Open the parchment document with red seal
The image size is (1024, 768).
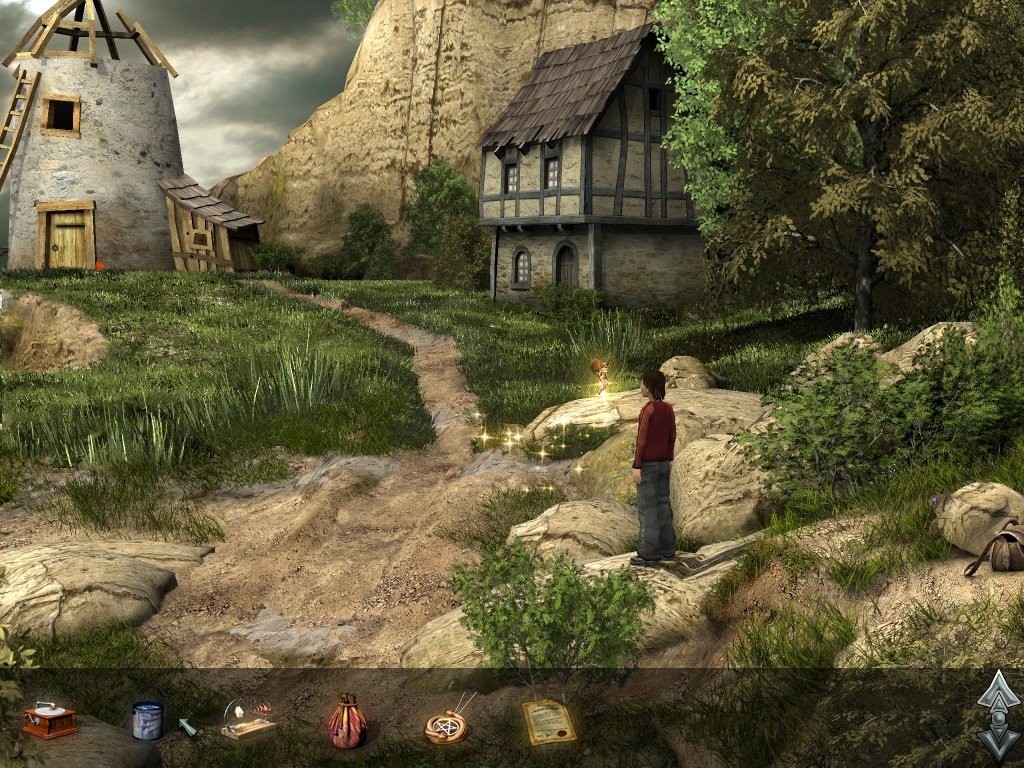click(x=549, y=721)
